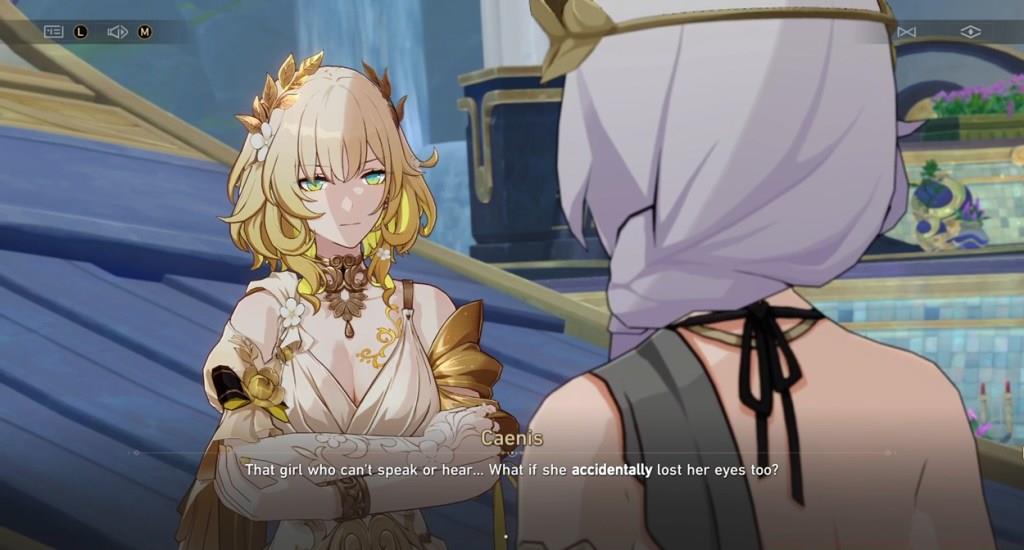Toggle the voice speaker icon
Screen dimensions: 1024x550
point(117,32)
